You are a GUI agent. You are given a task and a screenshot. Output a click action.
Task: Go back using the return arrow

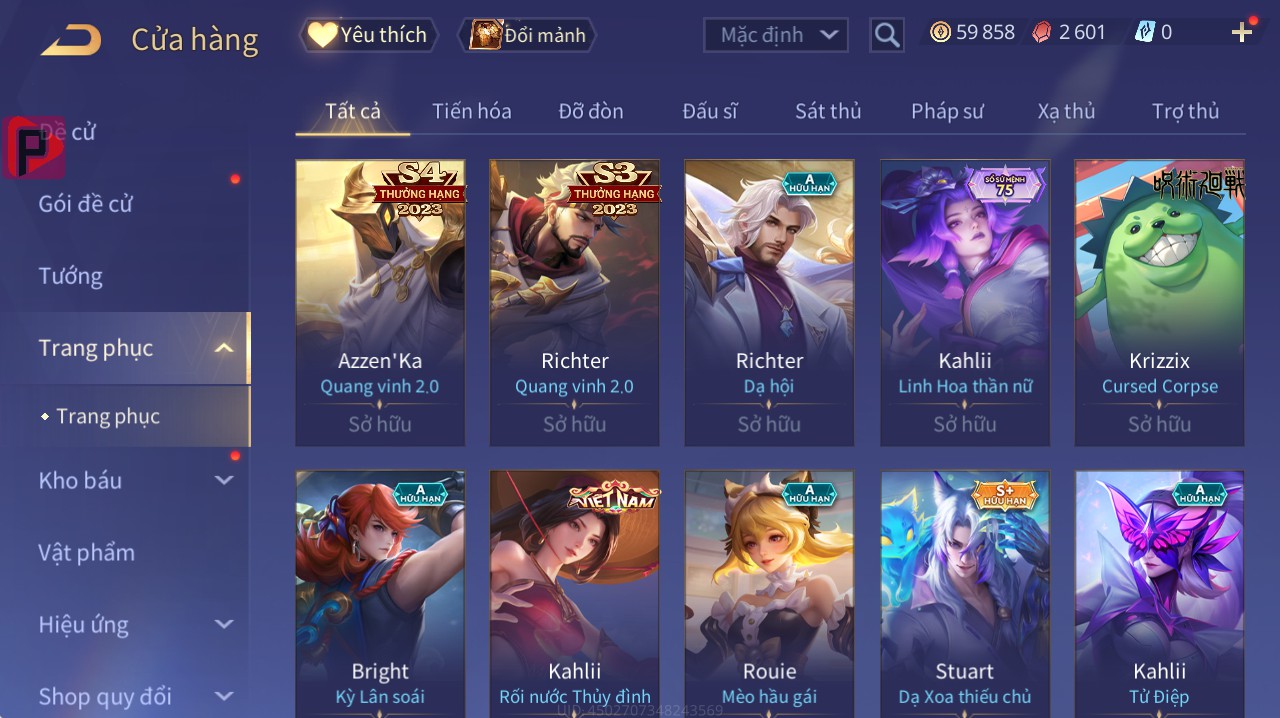(71, 40)
